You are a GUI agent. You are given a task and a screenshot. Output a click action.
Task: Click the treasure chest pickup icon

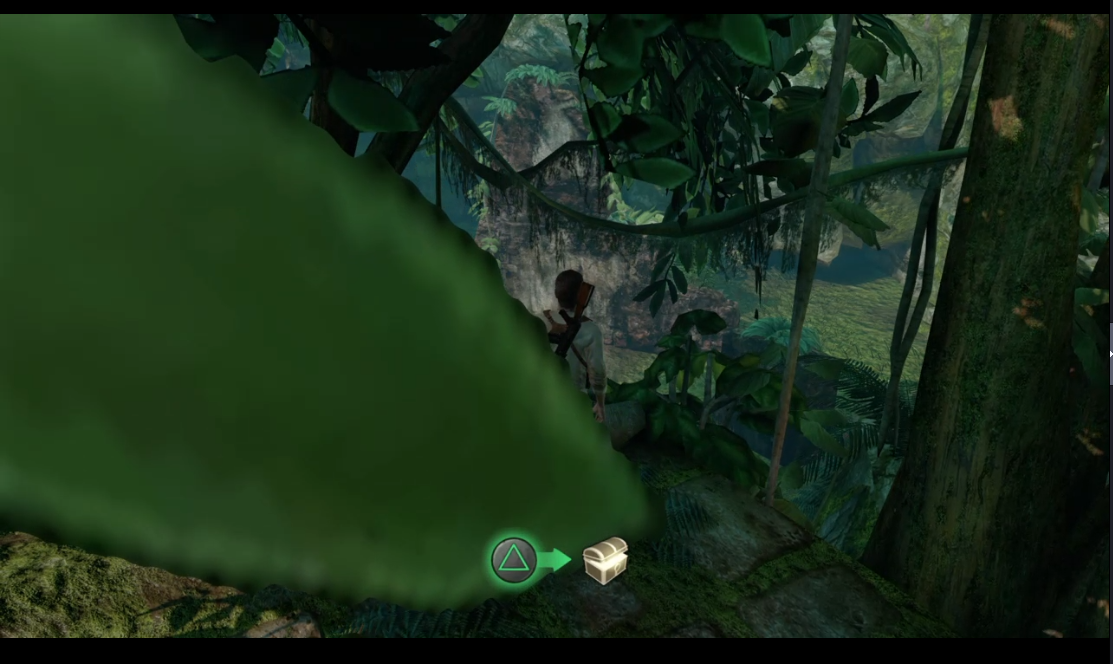coord(605,560)
